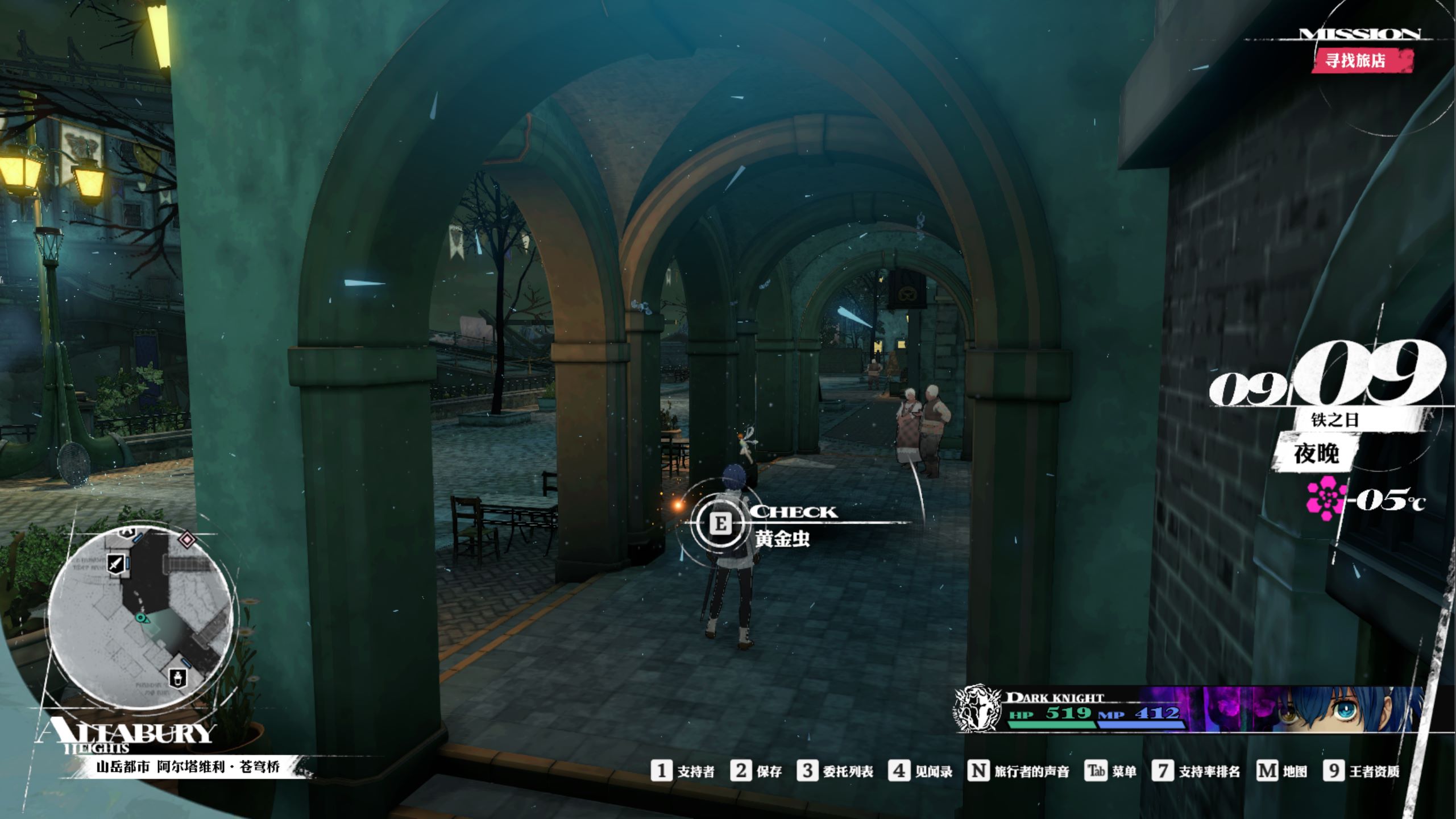This screenshot has width=1456, height=819.
Task: Select the lantern marker on the minimap
Action: point(179,678)
